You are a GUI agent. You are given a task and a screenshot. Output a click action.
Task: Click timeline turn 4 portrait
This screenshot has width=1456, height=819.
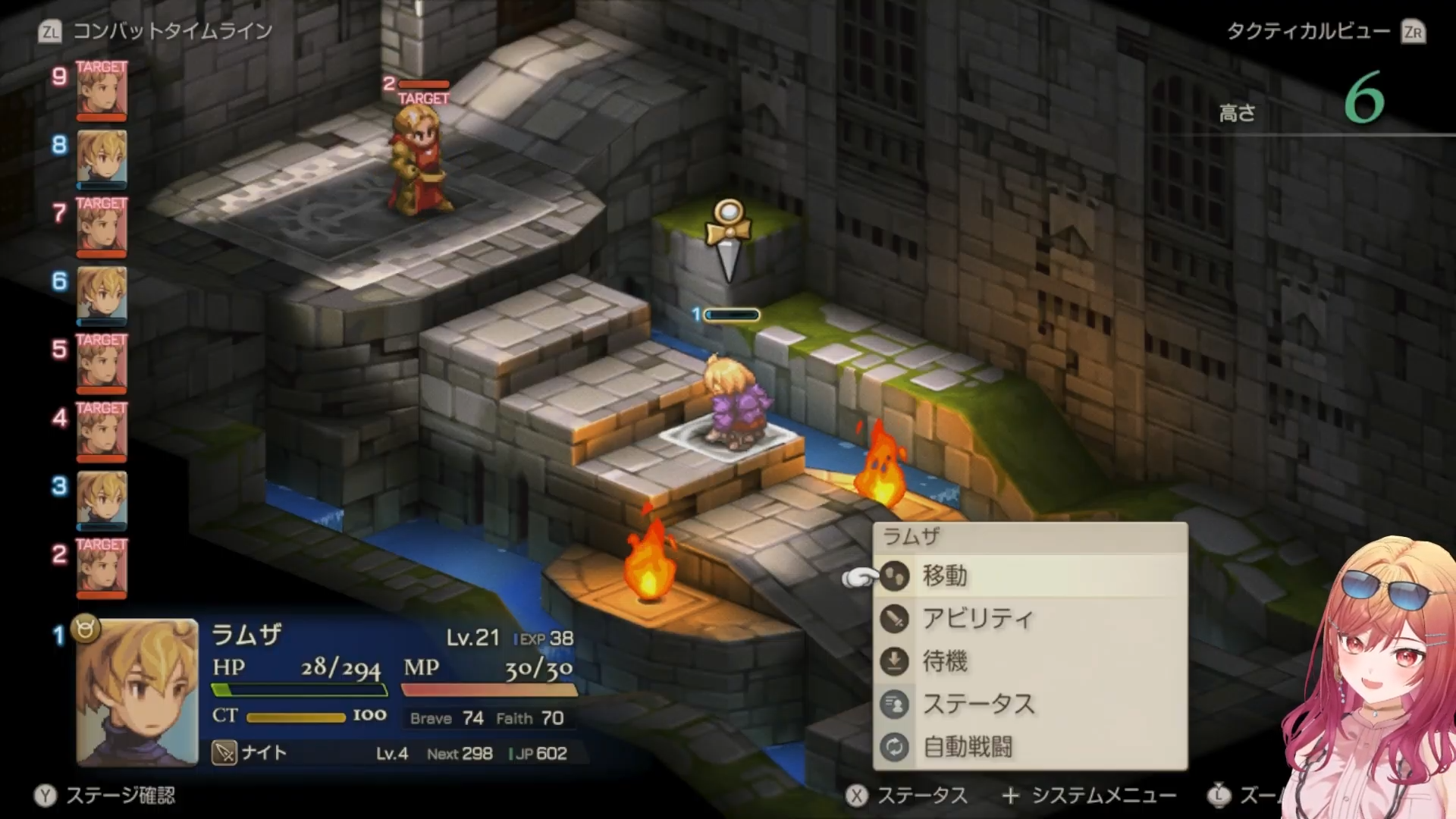tap(102, 431)
